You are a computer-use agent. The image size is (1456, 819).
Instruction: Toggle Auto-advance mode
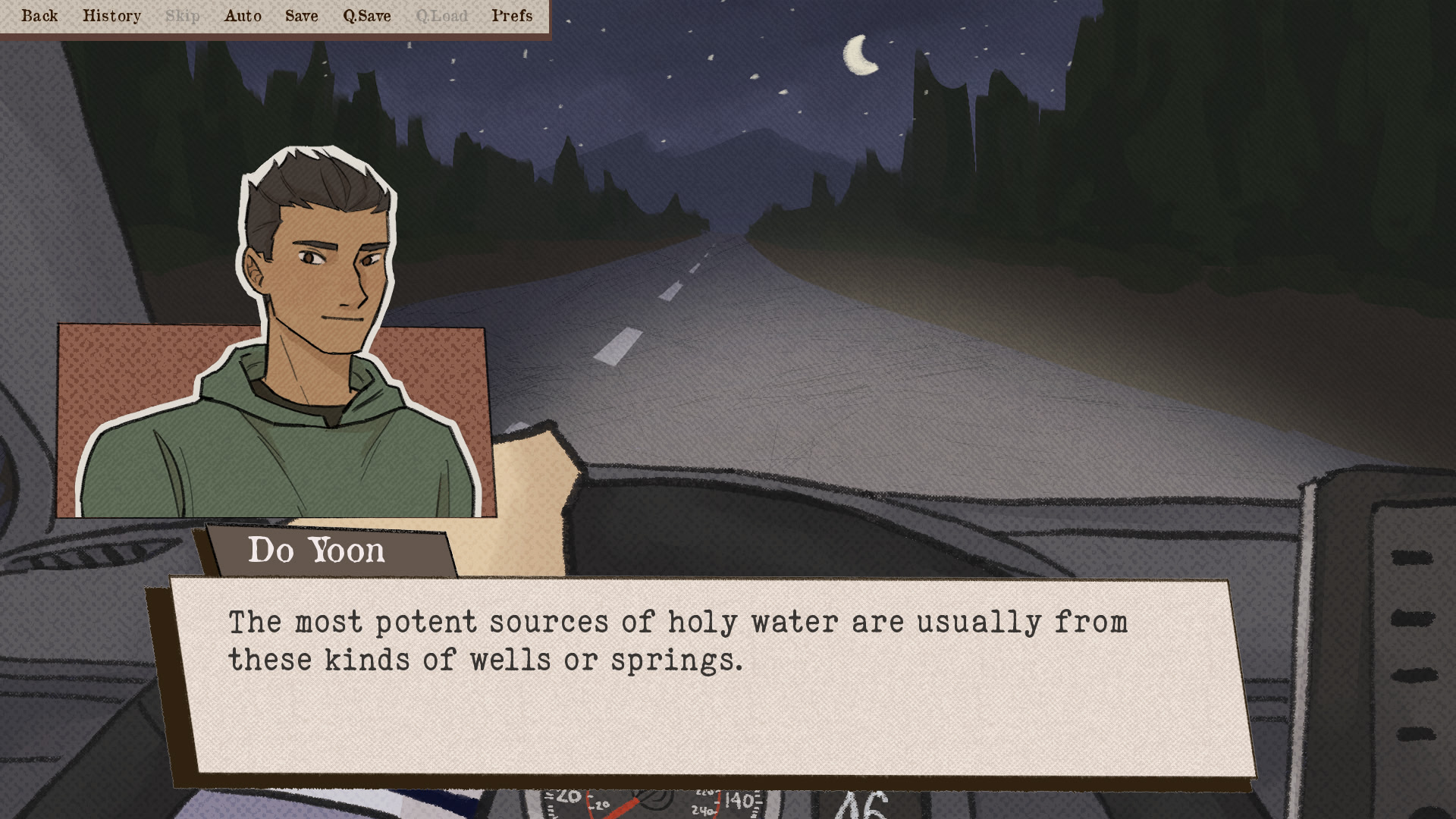[x=243, y=16]
